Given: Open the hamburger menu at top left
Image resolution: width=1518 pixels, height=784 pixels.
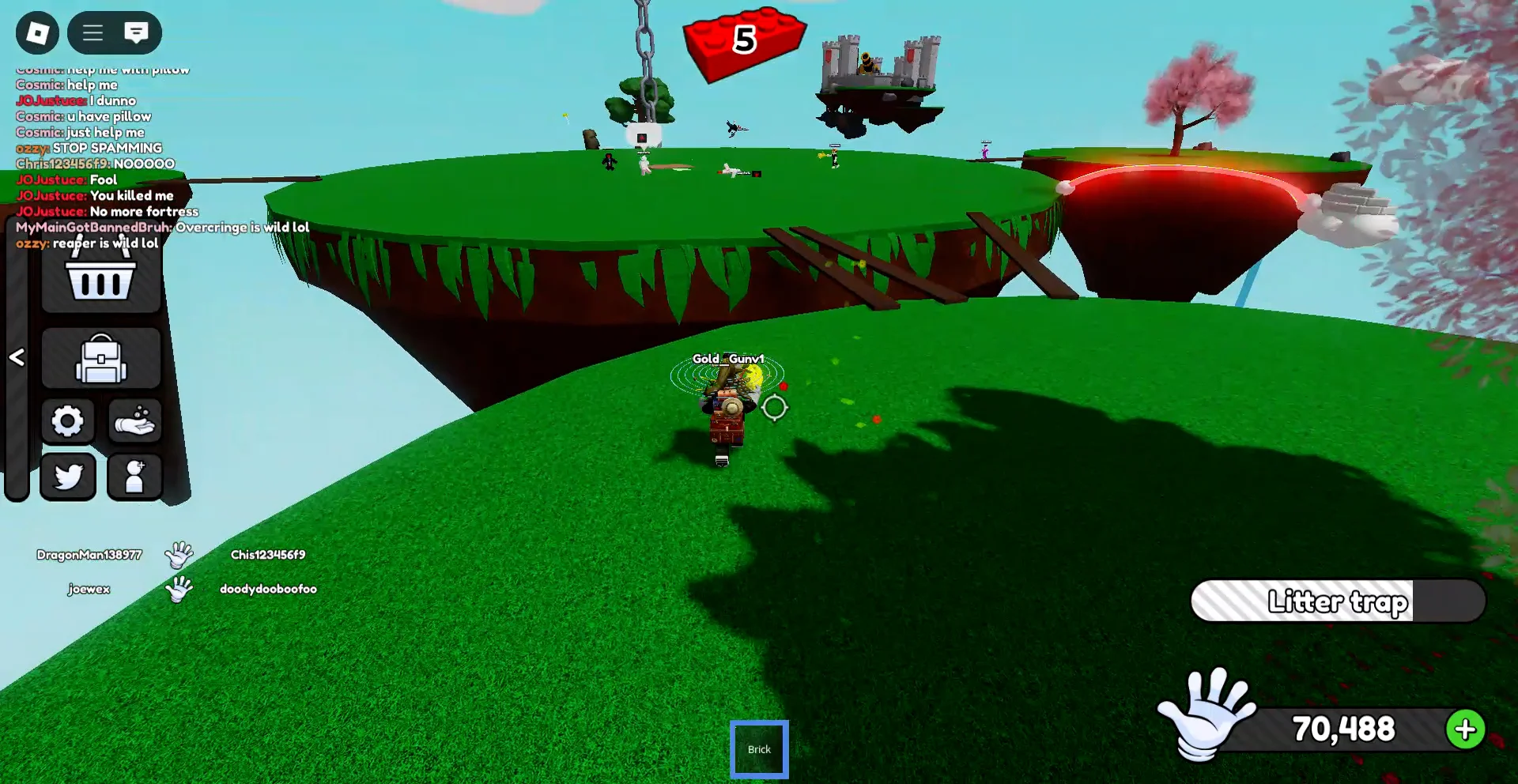Looking at the screenshot, I should [92, 33].
